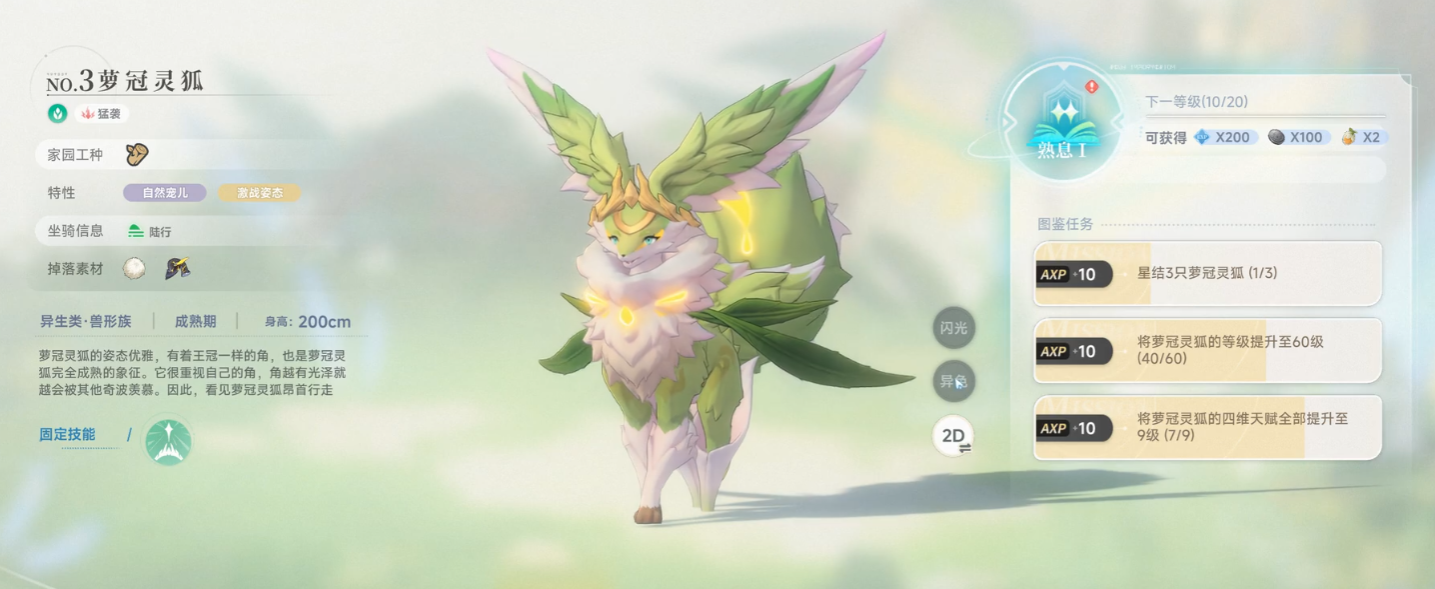Click the homestead work-type icon
This screenshot has height=589, width=1435.
137,154
